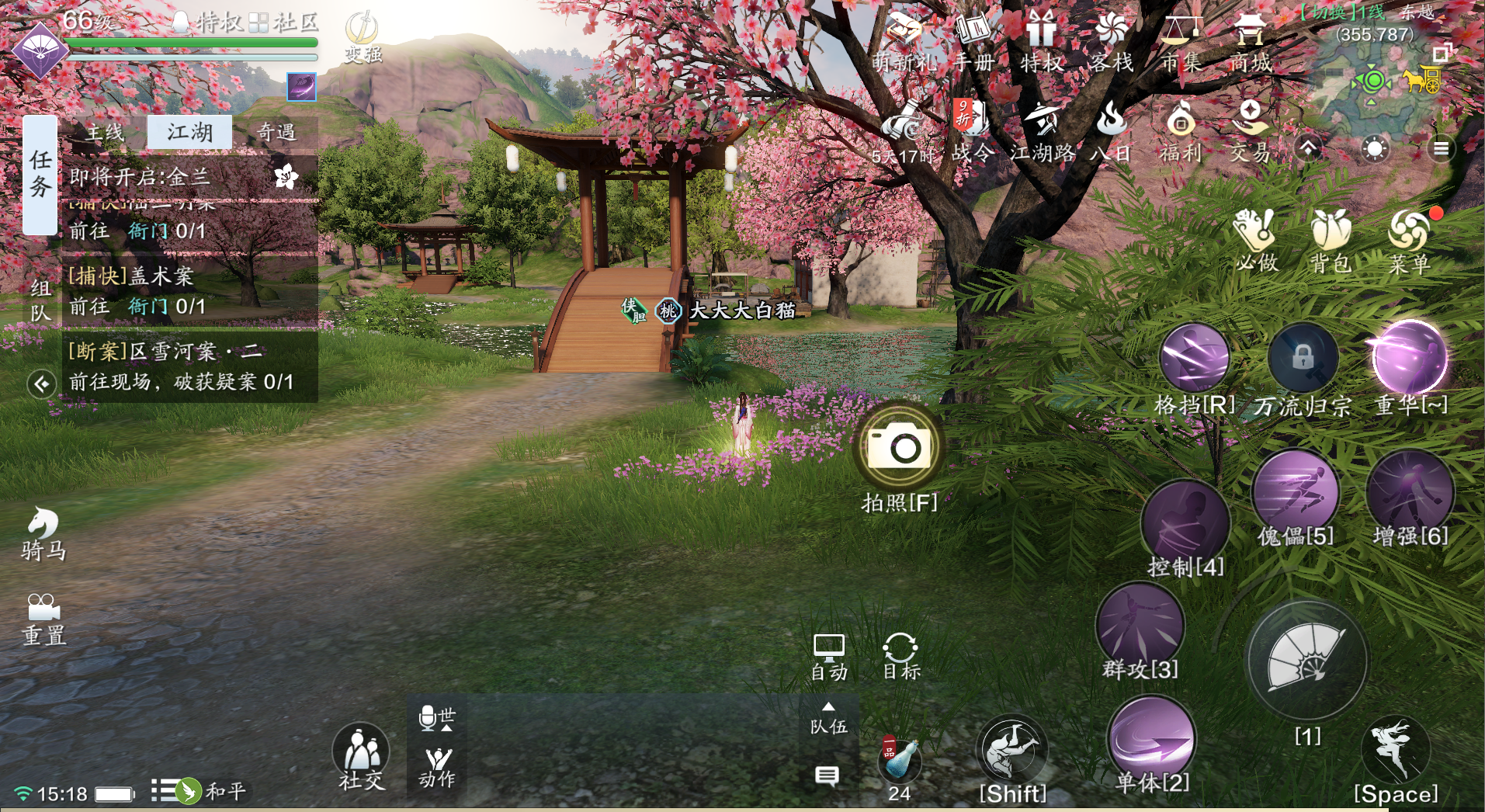The image size is (1485, 812).
Task: Open the 社交 social menu
Action: pyautogui.click(x=361, y=756)
